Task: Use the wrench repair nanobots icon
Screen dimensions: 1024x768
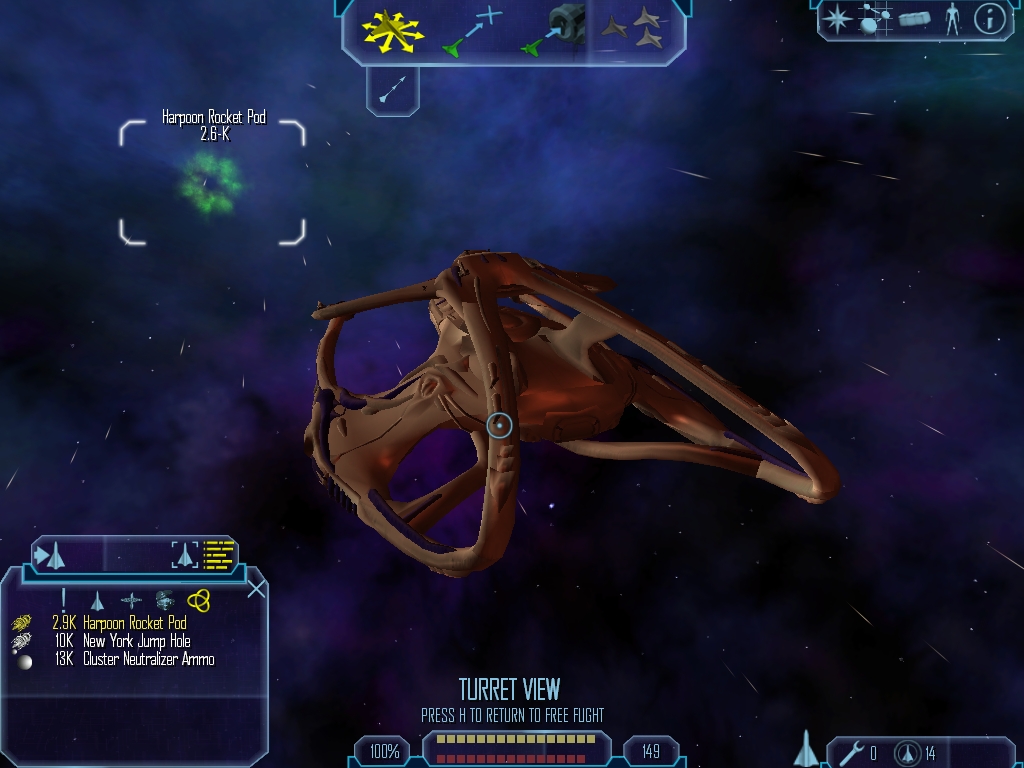Action: tap(852, 752)
